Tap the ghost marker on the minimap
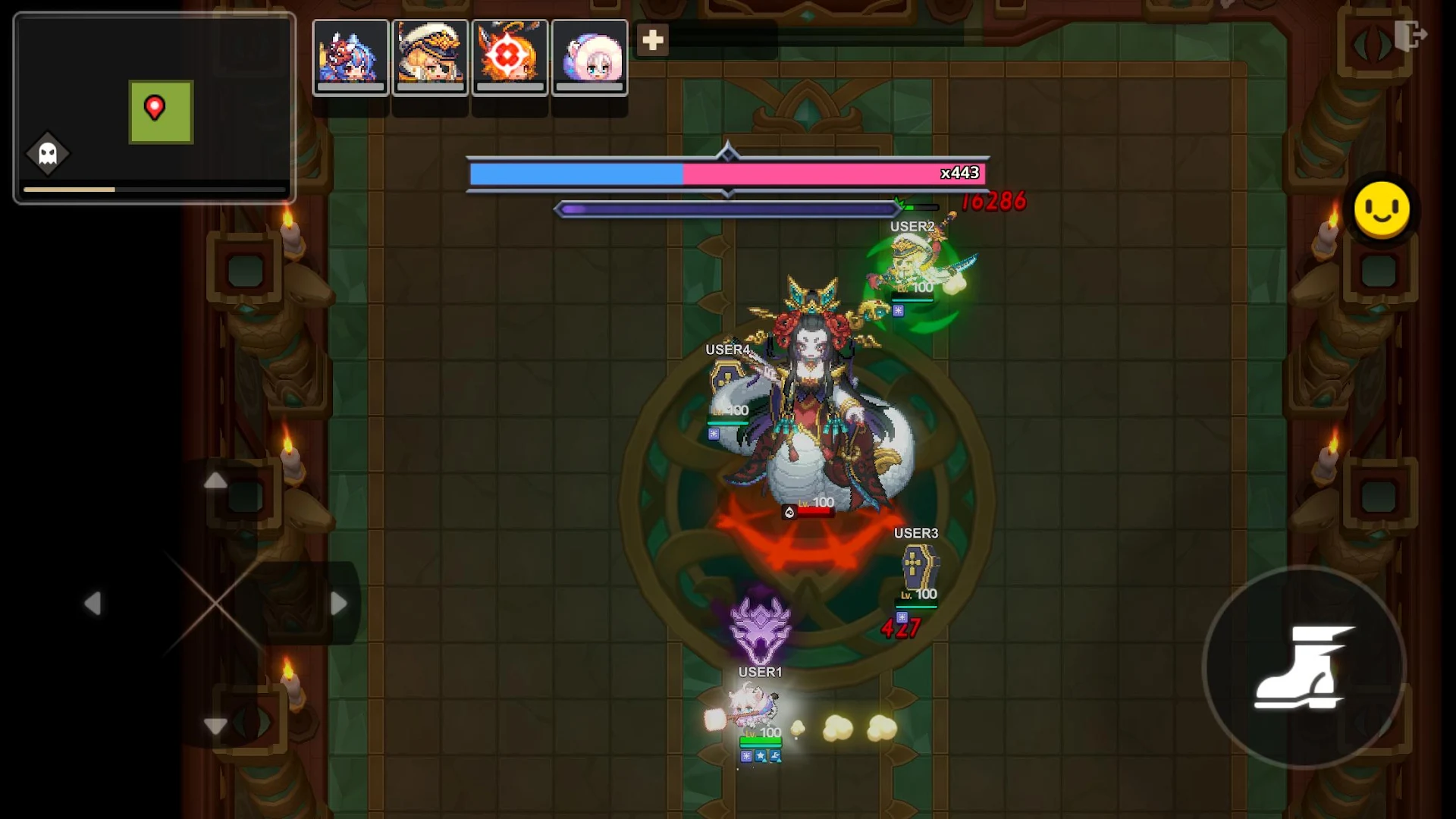 [48, 154]
